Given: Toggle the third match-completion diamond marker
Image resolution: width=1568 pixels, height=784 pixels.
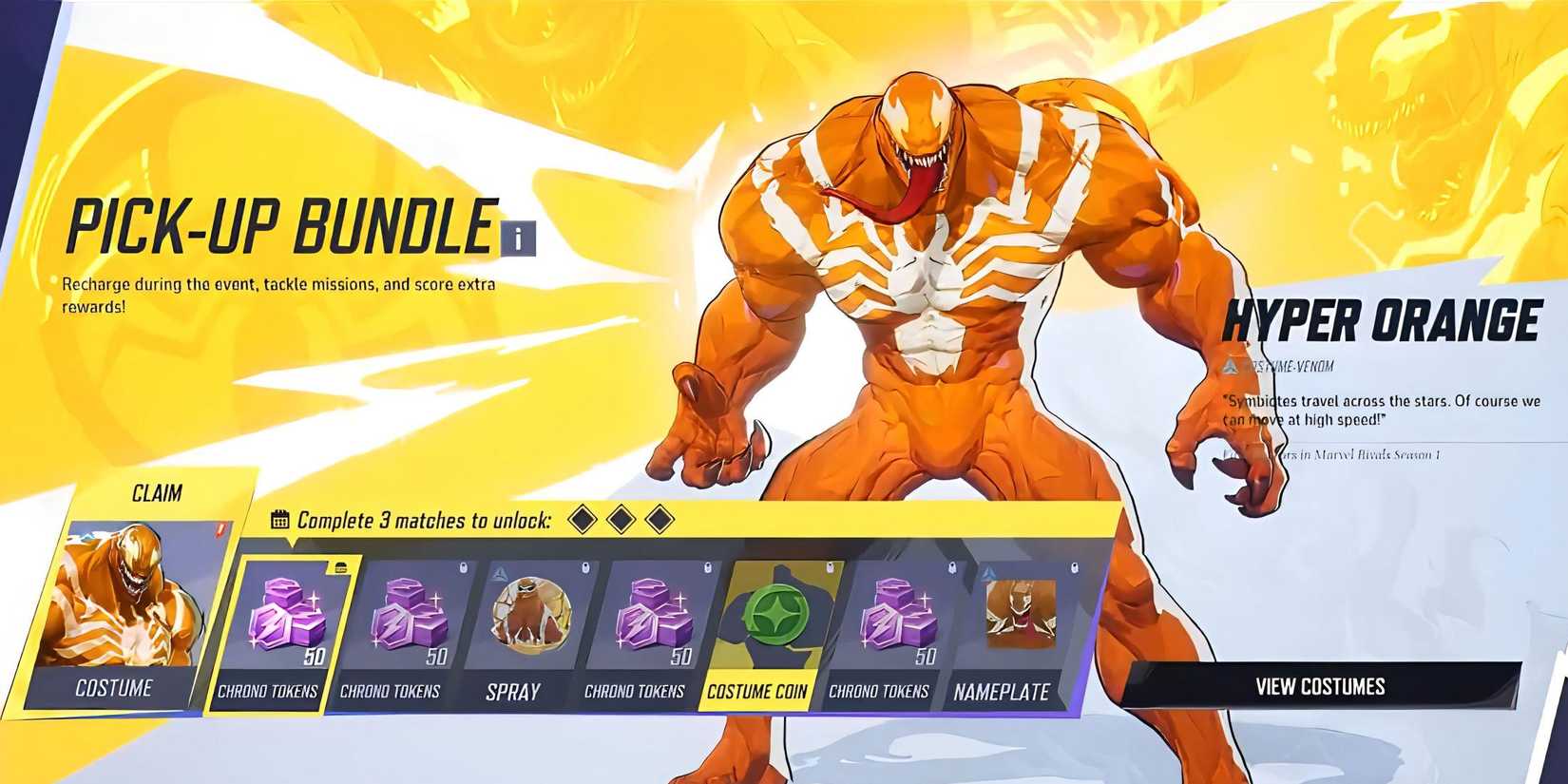Looking at the screenshot, I should coord(658,519).
